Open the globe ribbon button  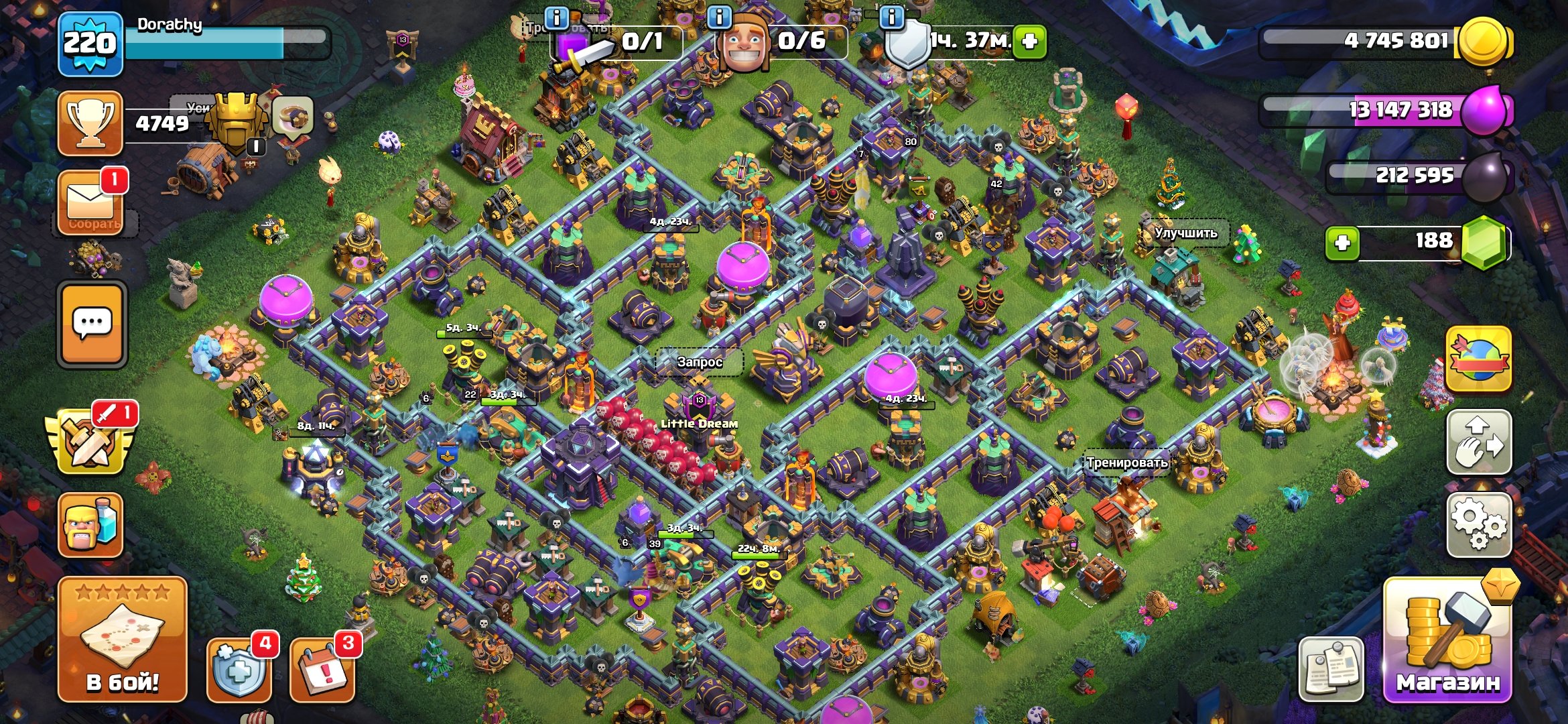tap(1479, 359)
